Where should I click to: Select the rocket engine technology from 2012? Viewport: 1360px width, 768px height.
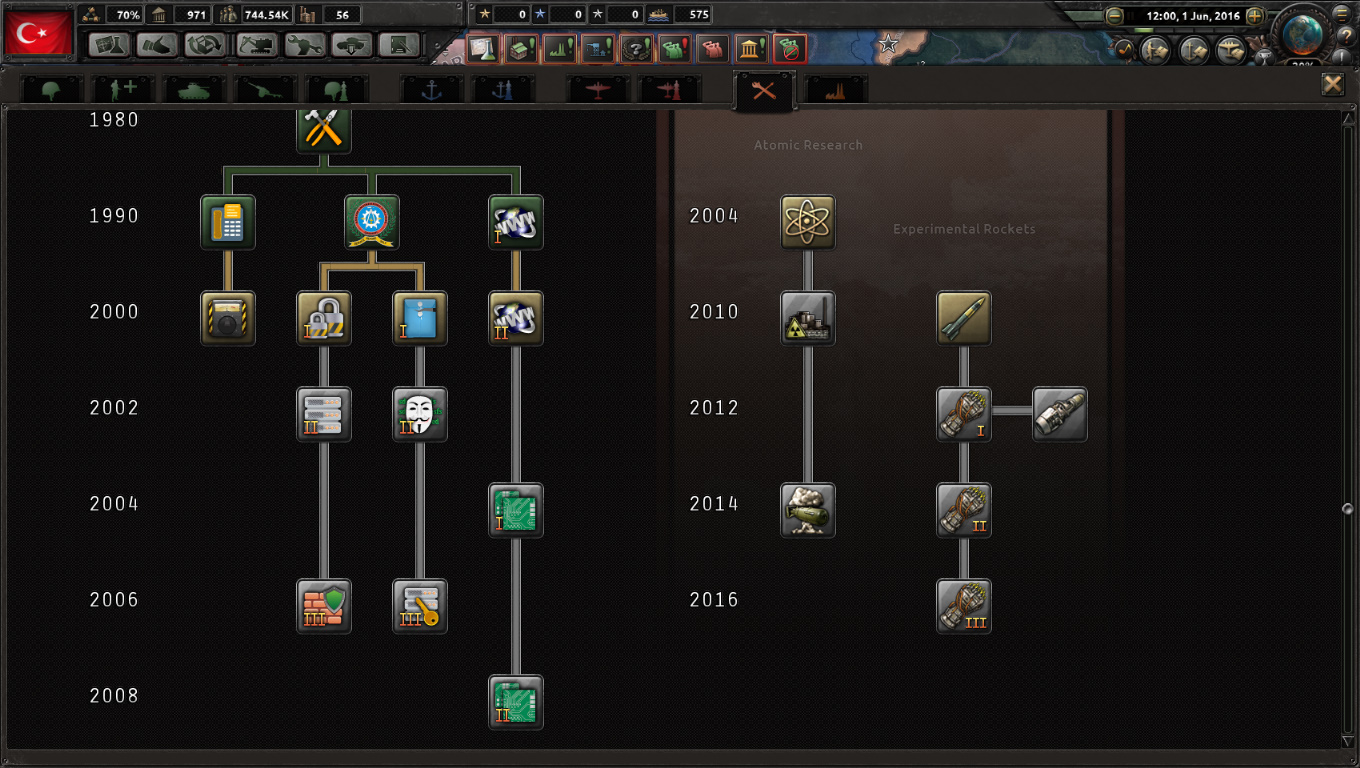coord(963,413)
